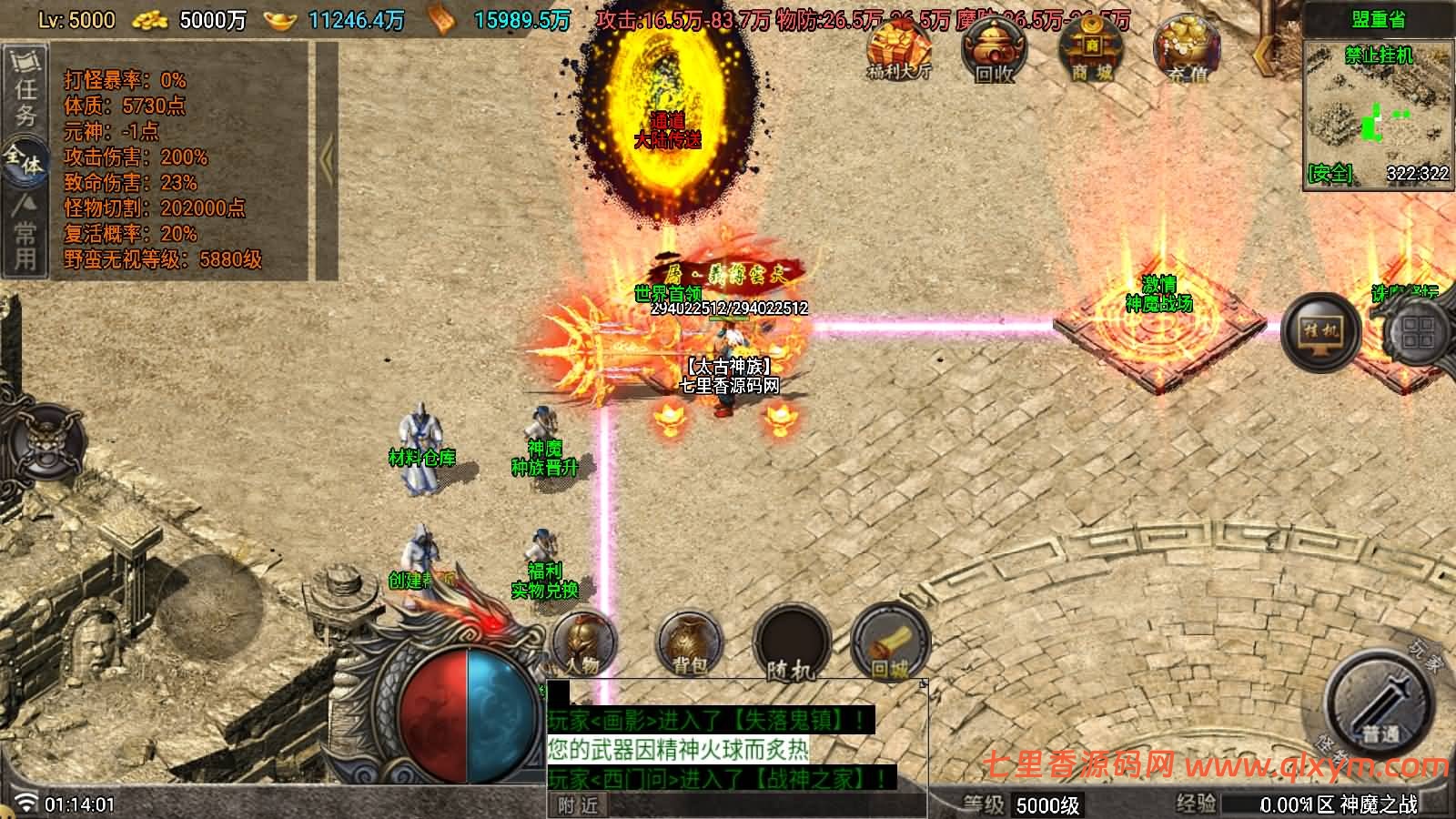Click the 经验 experience progress bar

tap(1319, 803)
